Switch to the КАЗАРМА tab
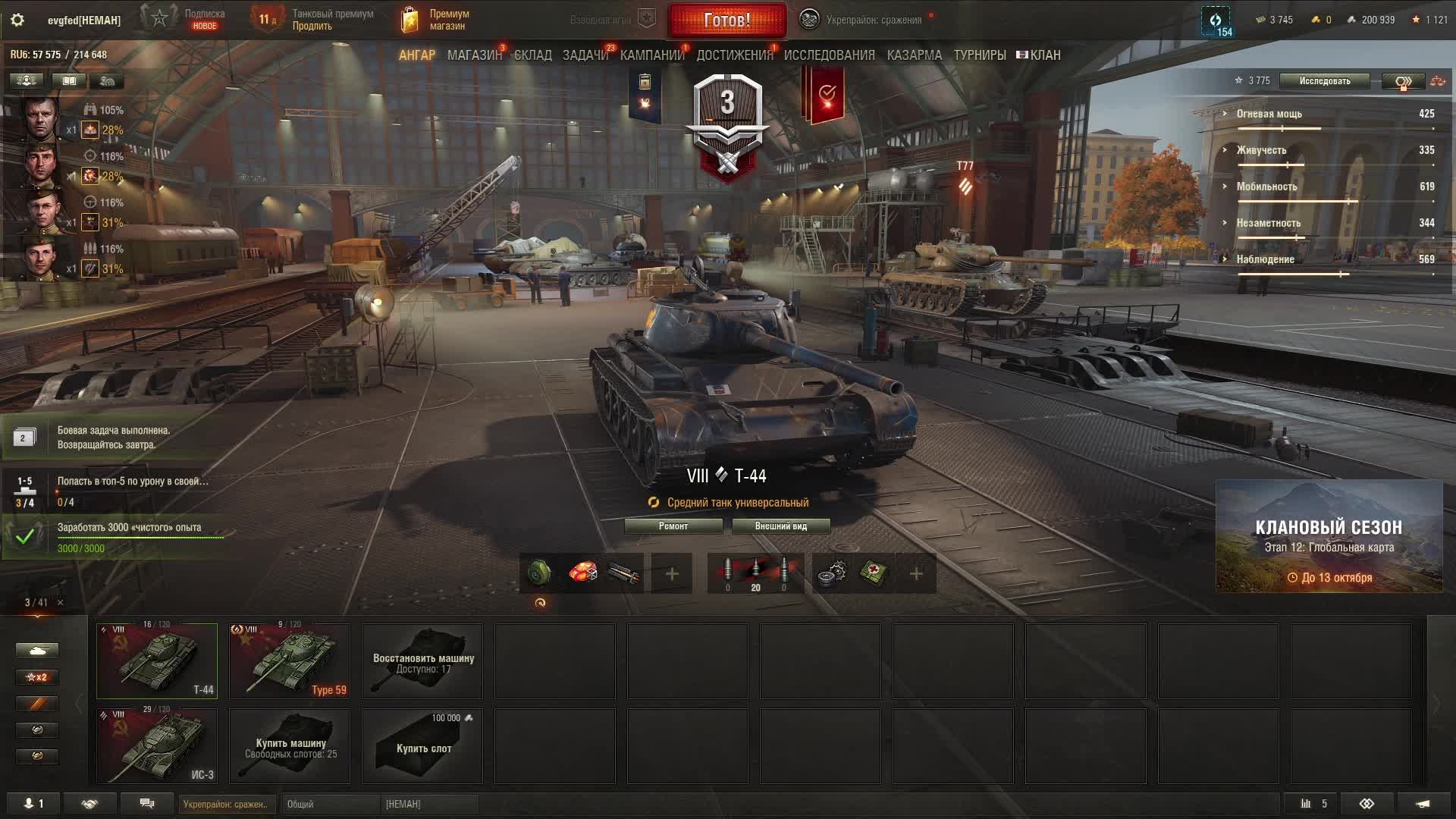Image resolution: width=1456 pixels, height=819 pixels. 914,55
